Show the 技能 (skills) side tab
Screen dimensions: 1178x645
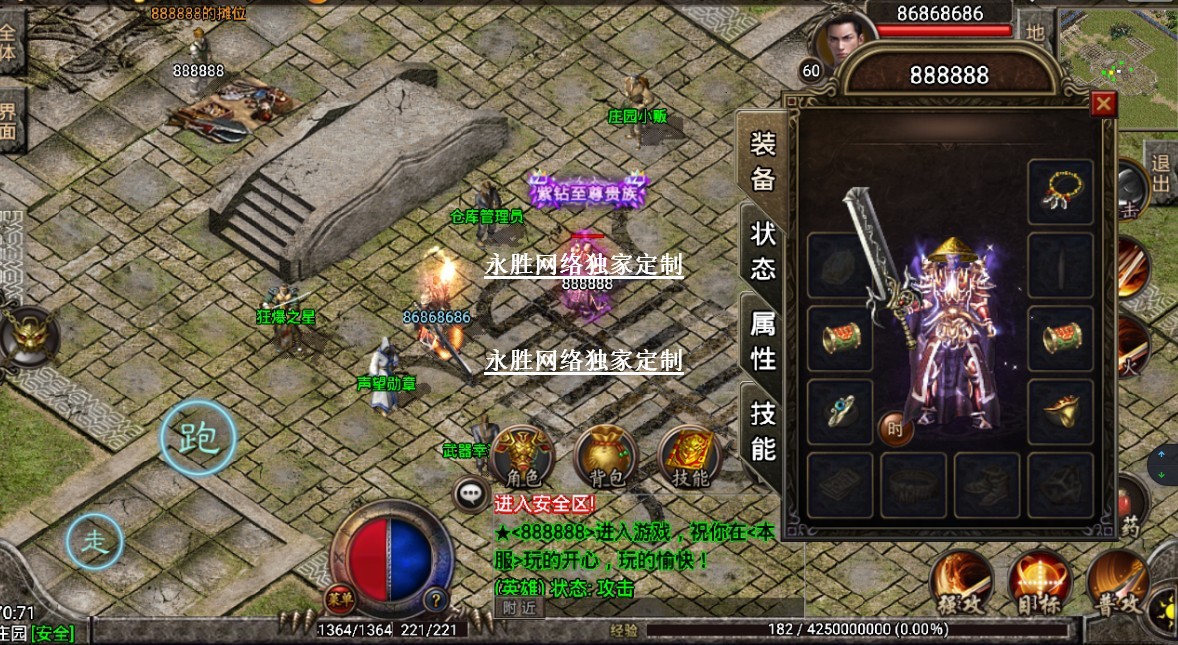(763, 431)
